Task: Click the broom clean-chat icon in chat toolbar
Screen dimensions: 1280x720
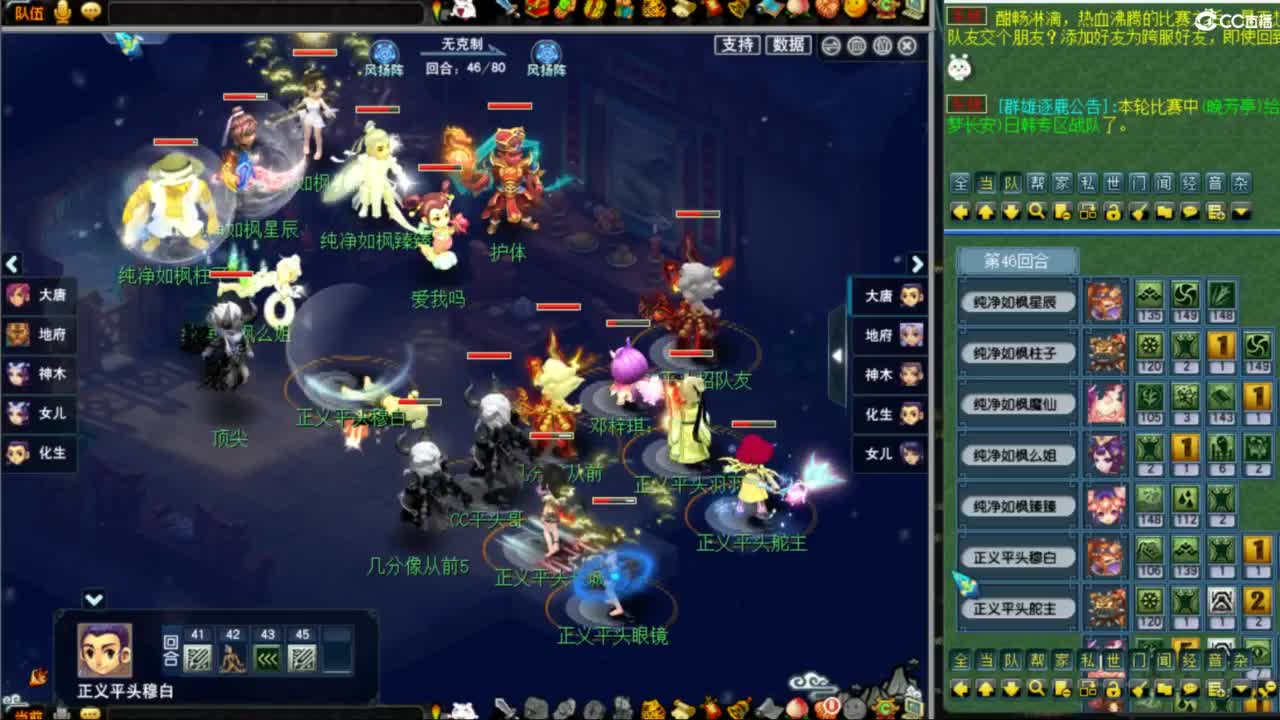Action: tap(1137, 212)
